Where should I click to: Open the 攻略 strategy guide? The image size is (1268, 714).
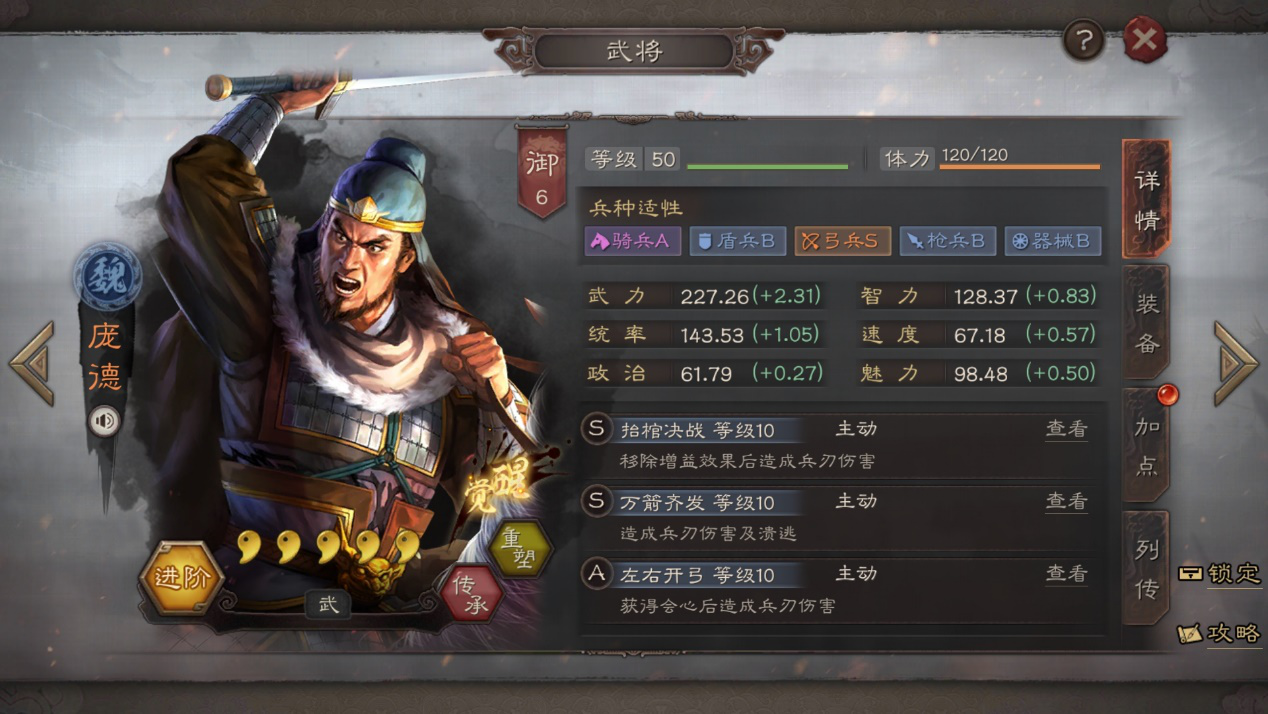pyautogui.click(x=1220, y=633)
